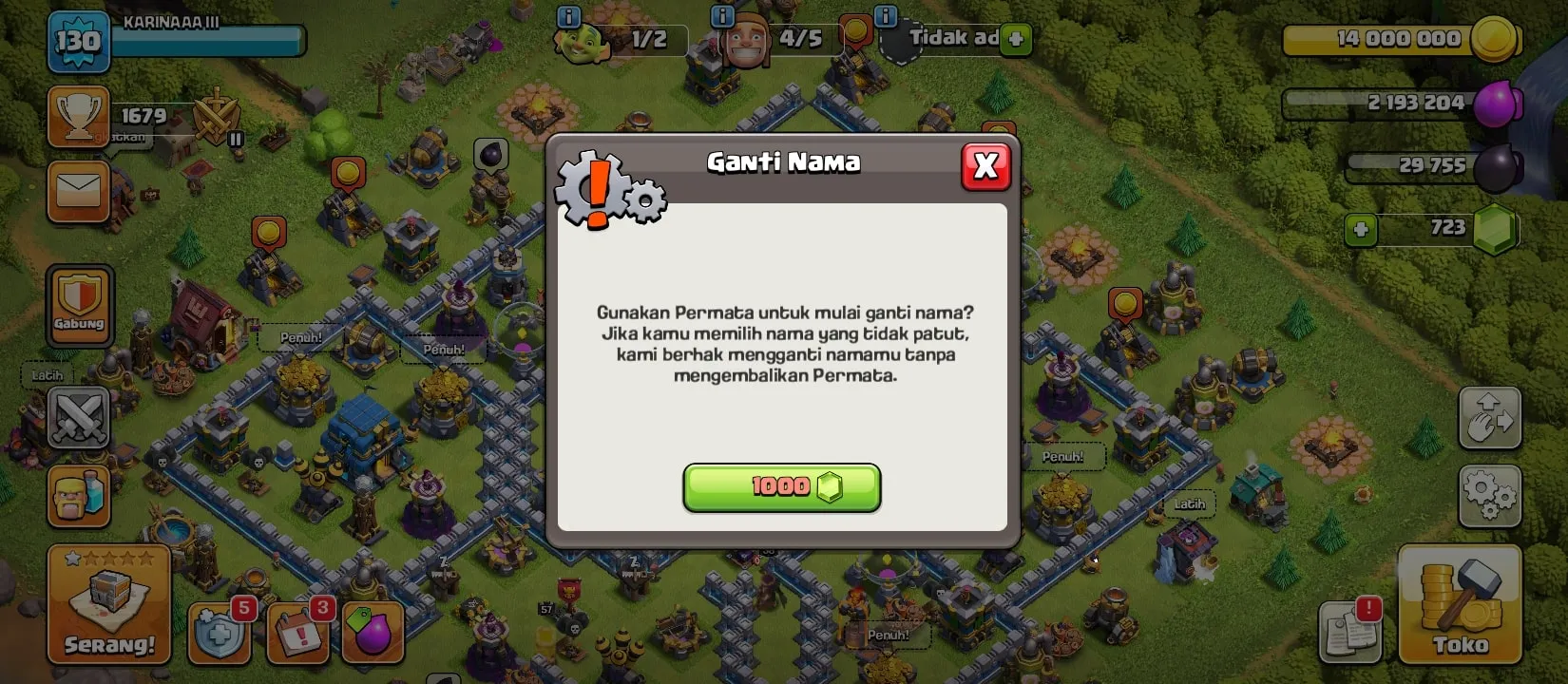Open the settings gears icon
This screenshot has height=684, width=1568.
click(1490, 494)
